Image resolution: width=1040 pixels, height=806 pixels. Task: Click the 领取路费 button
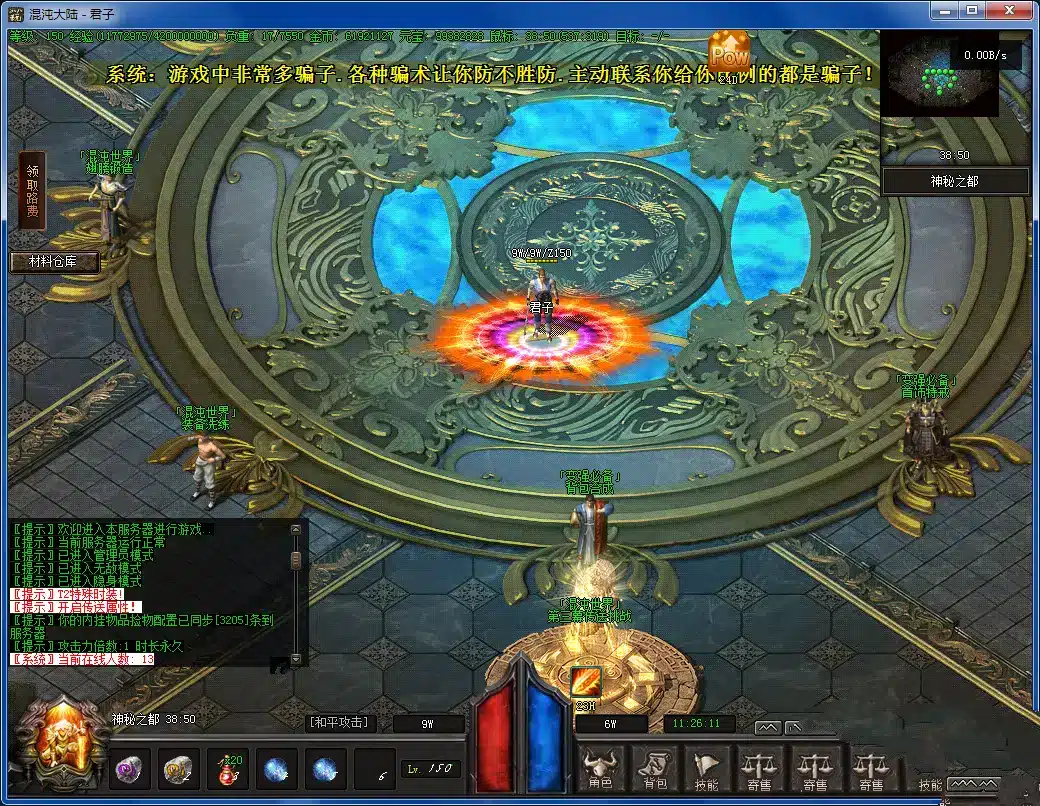coord(33,191)
